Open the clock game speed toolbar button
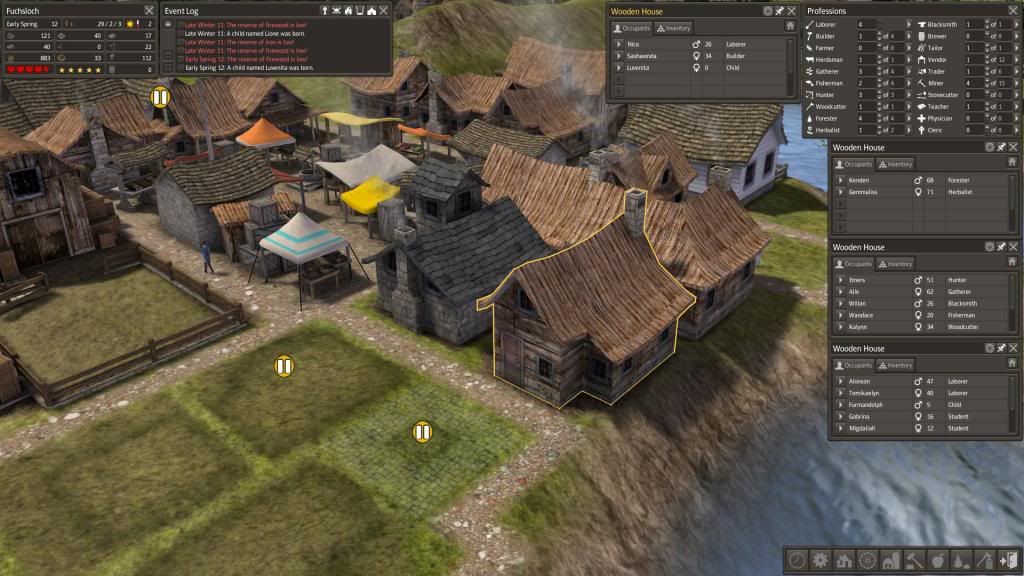This screenshot has width=1024, height=576. (797, 560)
